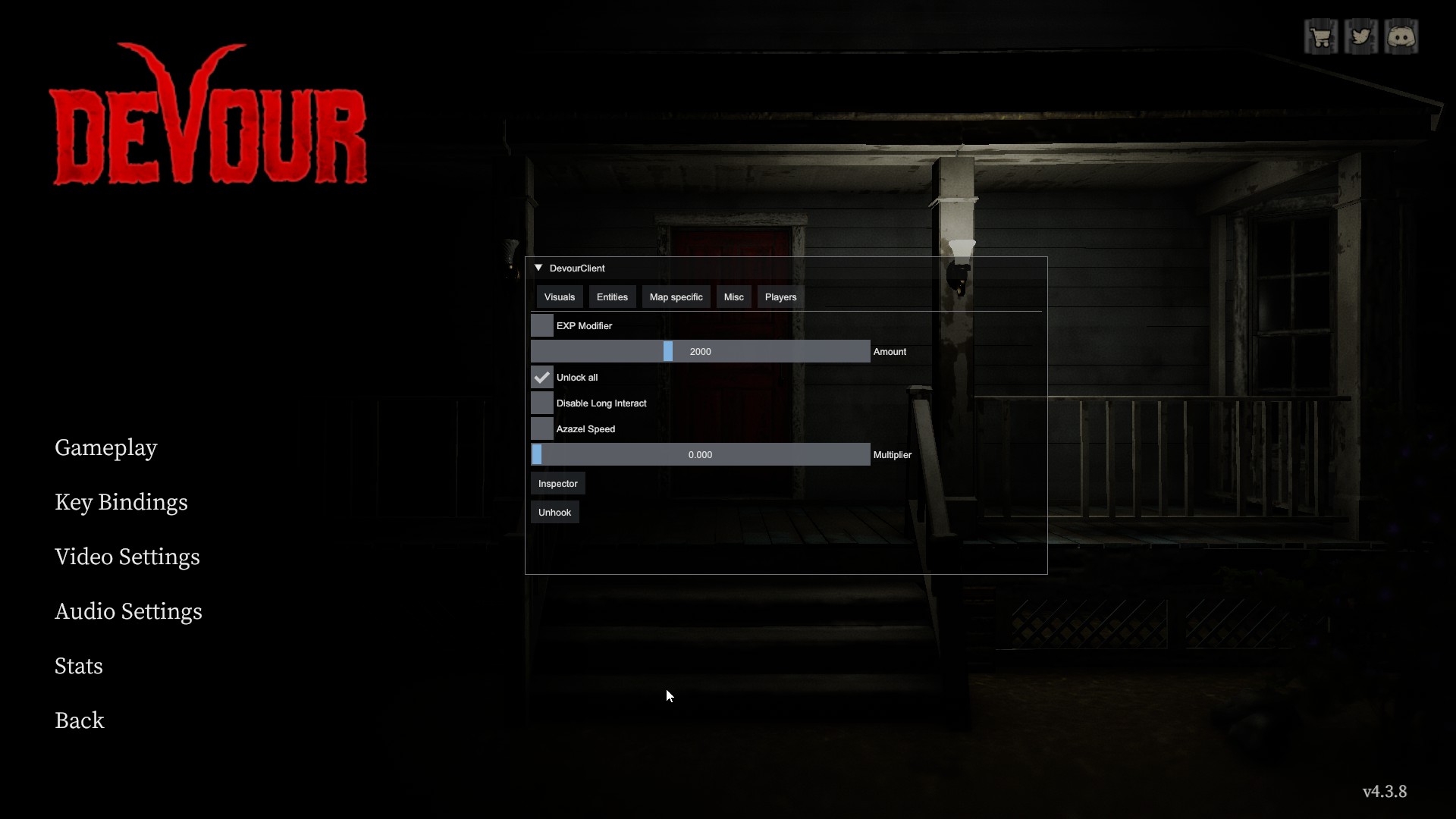Open the shopping cart store icon
The image size is (1456, 819).
[1321, 36]
